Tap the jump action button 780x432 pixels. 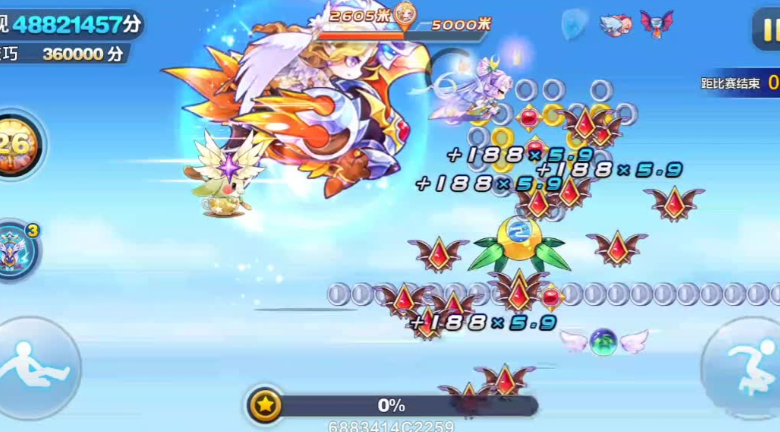pyautogui.click(x=744, y=364)
